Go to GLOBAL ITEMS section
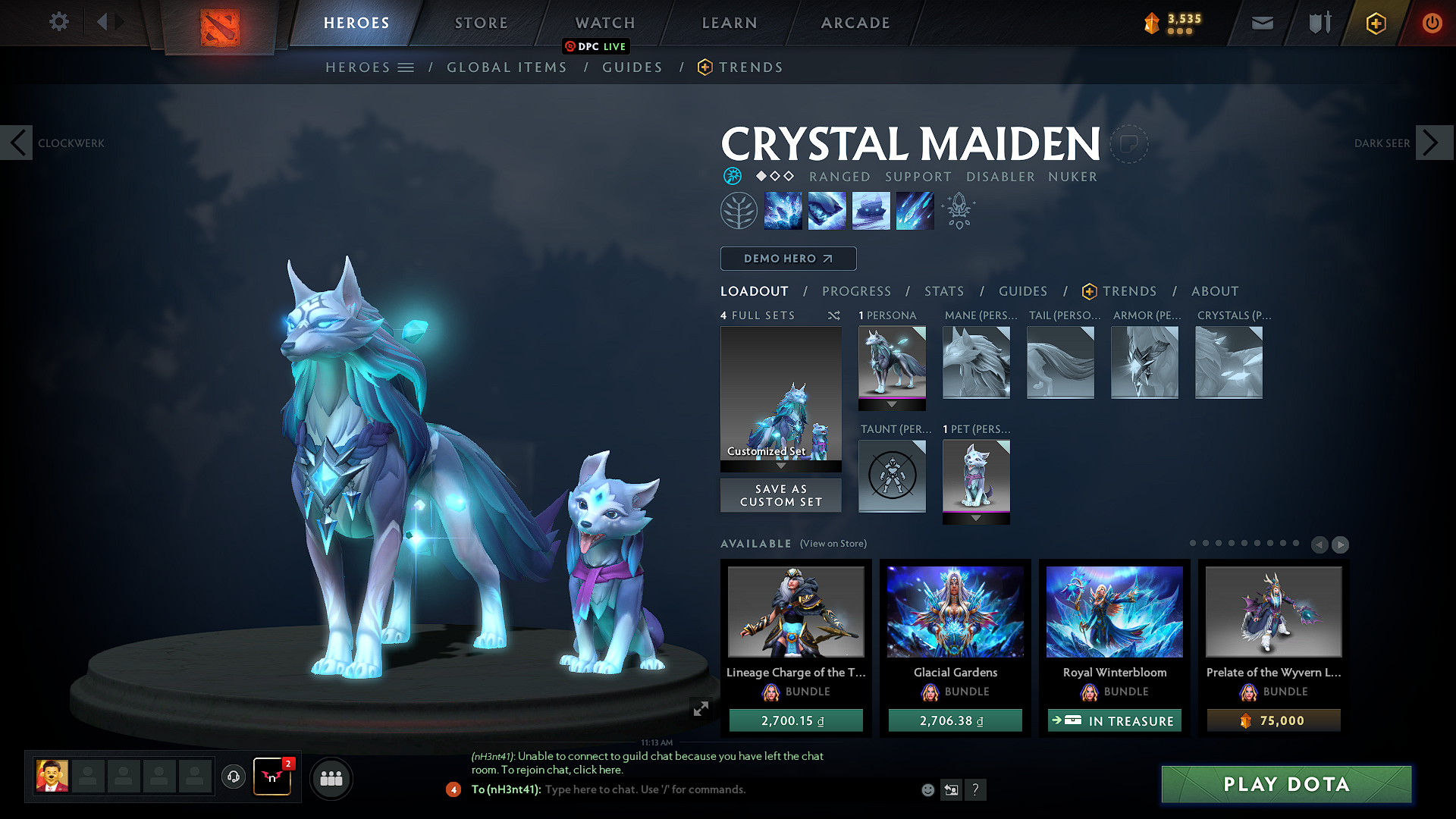The width and height of the screenshot is (1456, 819). coord(507,67)
